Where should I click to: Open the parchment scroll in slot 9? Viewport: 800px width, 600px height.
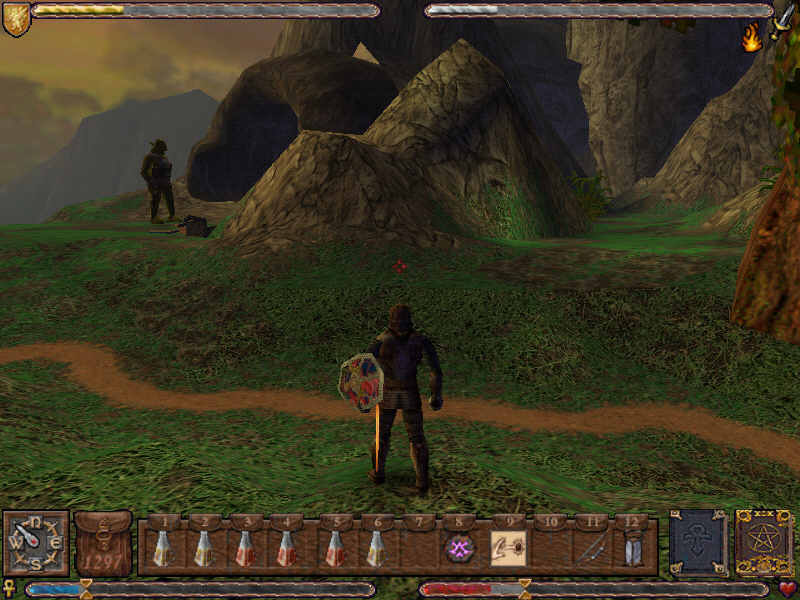(508, 548)
